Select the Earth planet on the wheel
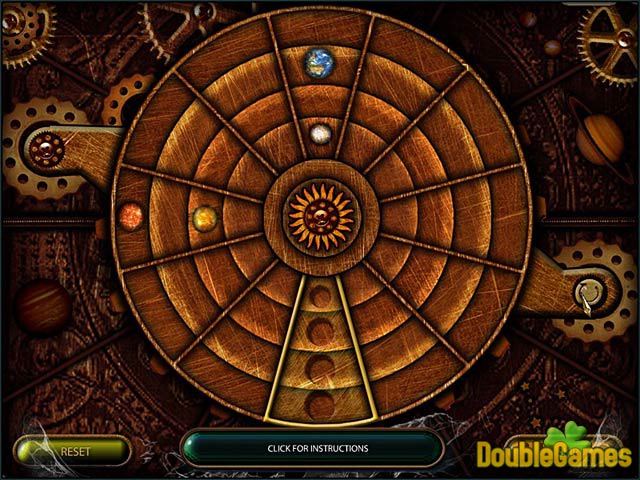The height and width of the screenshot is (480, 640). tap(320, 62)
